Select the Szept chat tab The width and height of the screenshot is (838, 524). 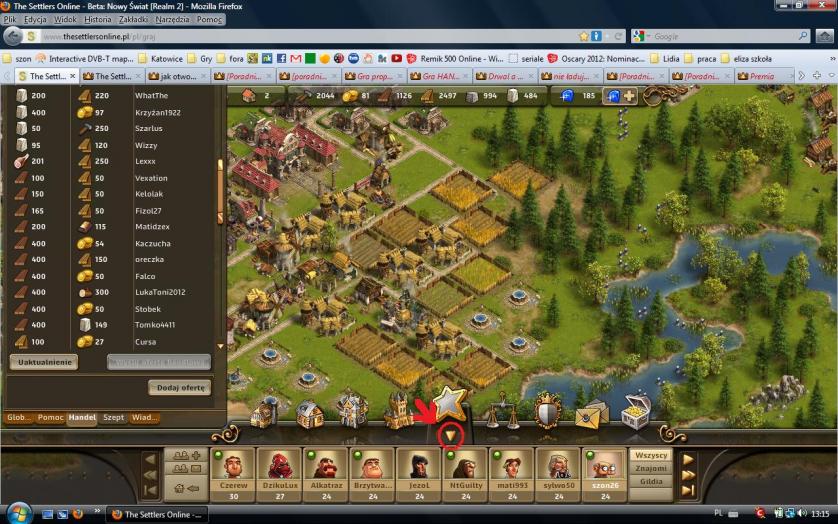[113, 417]
